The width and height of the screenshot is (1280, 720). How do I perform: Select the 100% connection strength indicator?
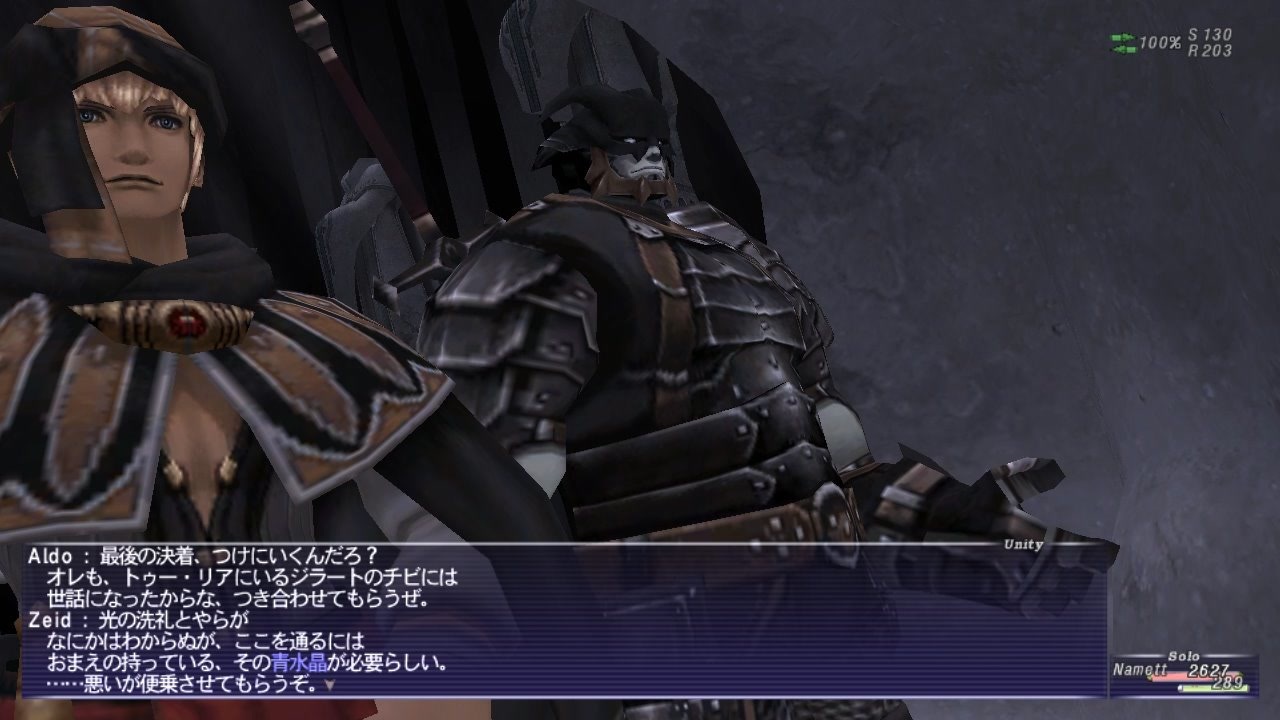pyautogui.click(x=1160, y=44)
